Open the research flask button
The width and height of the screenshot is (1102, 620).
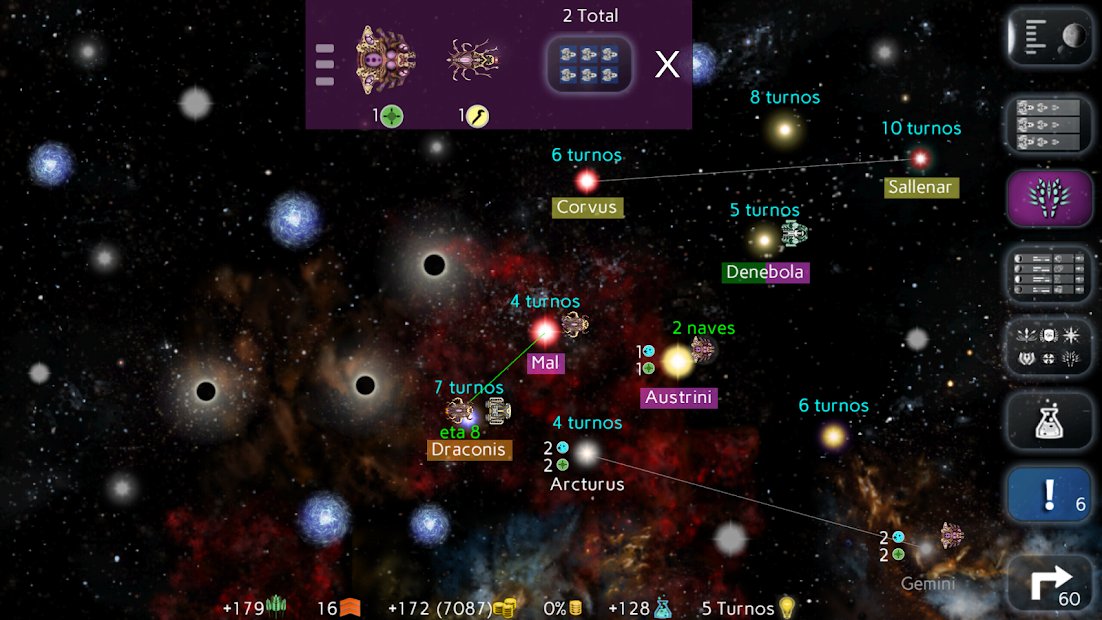1048,421
